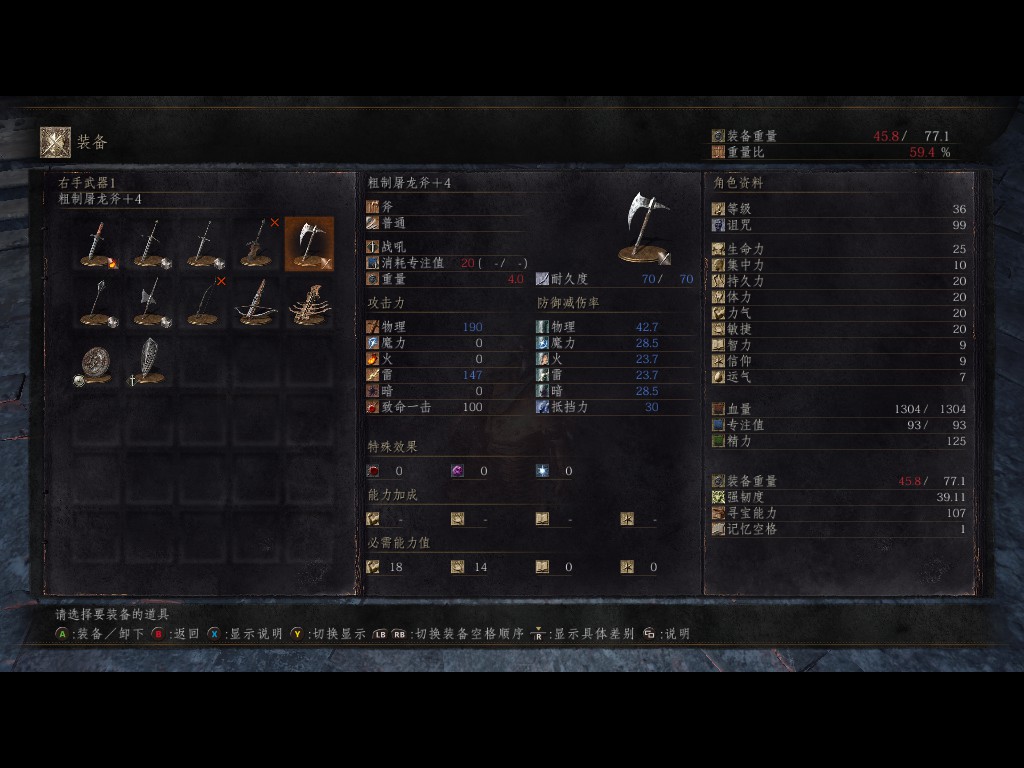Select the multi-limbed bone crossbow slot
Image resolution: width=1024 pixels, height=768 pixels.
click(310, 302)
